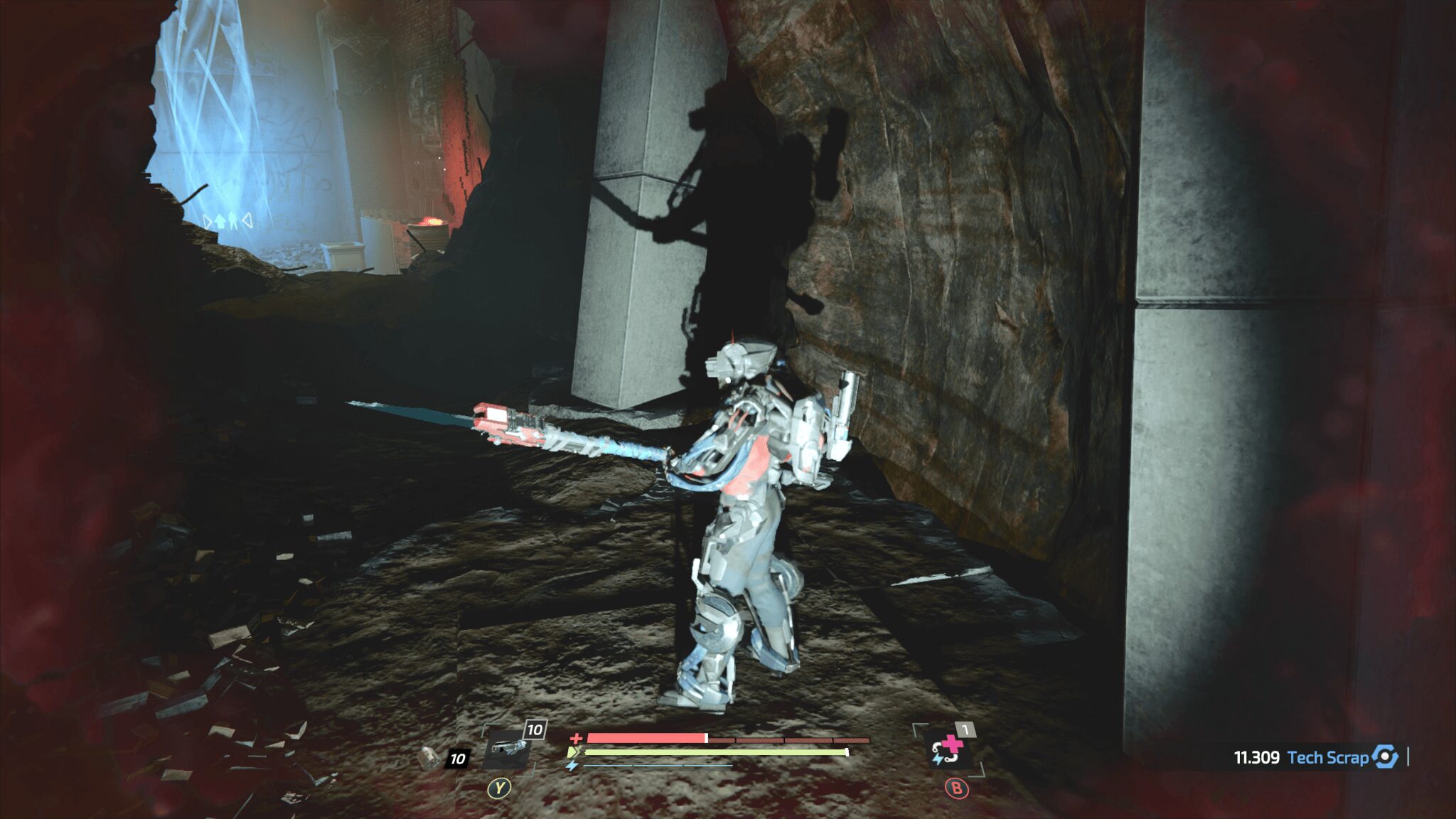Viewport: 1456px width, 819px height.
Task: Click the health cross icon on the HUD
Action: pyautogui.click(x=577, y=738)
